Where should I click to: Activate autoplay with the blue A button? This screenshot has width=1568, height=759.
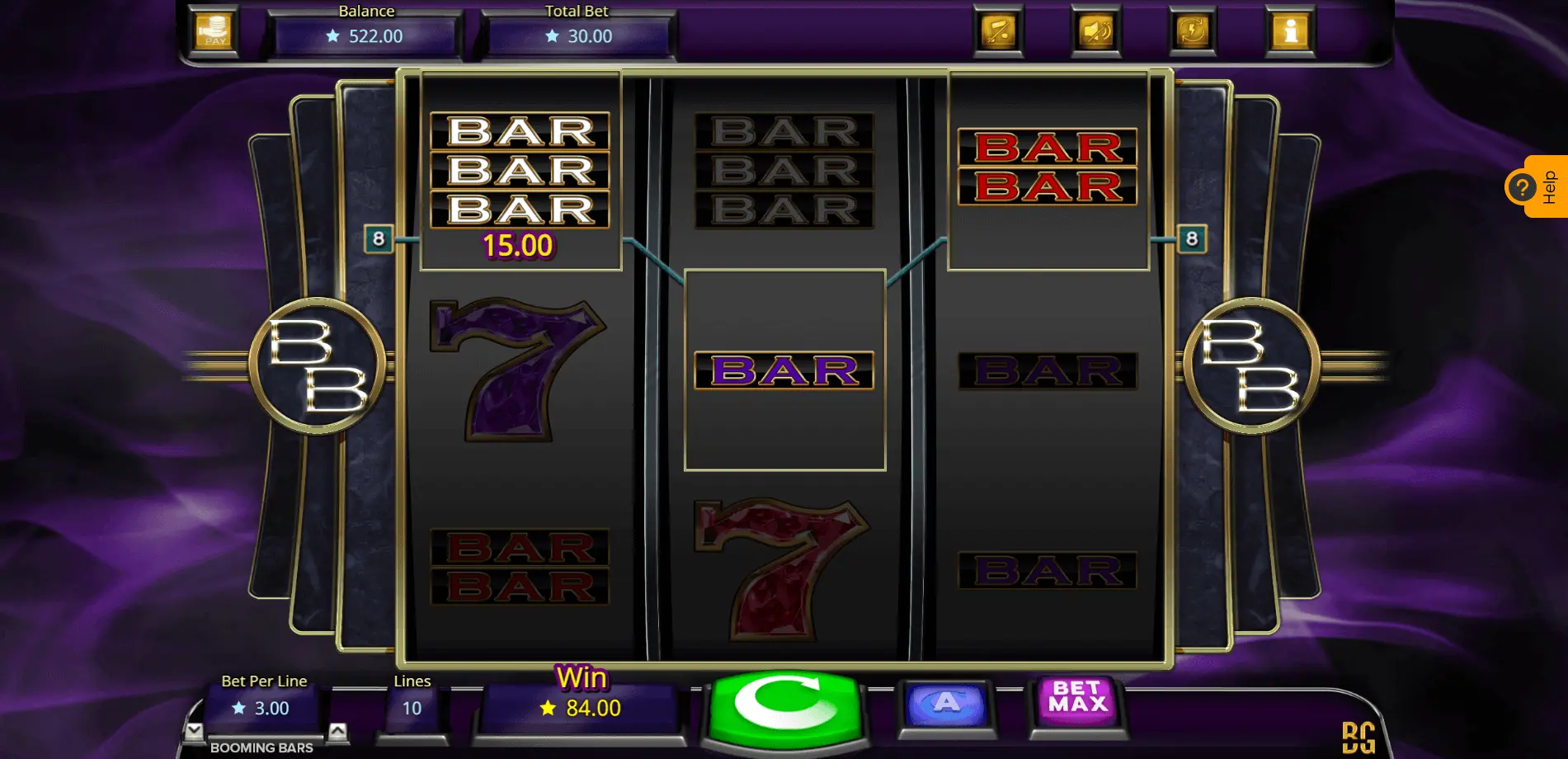click(x=946, y=705)
